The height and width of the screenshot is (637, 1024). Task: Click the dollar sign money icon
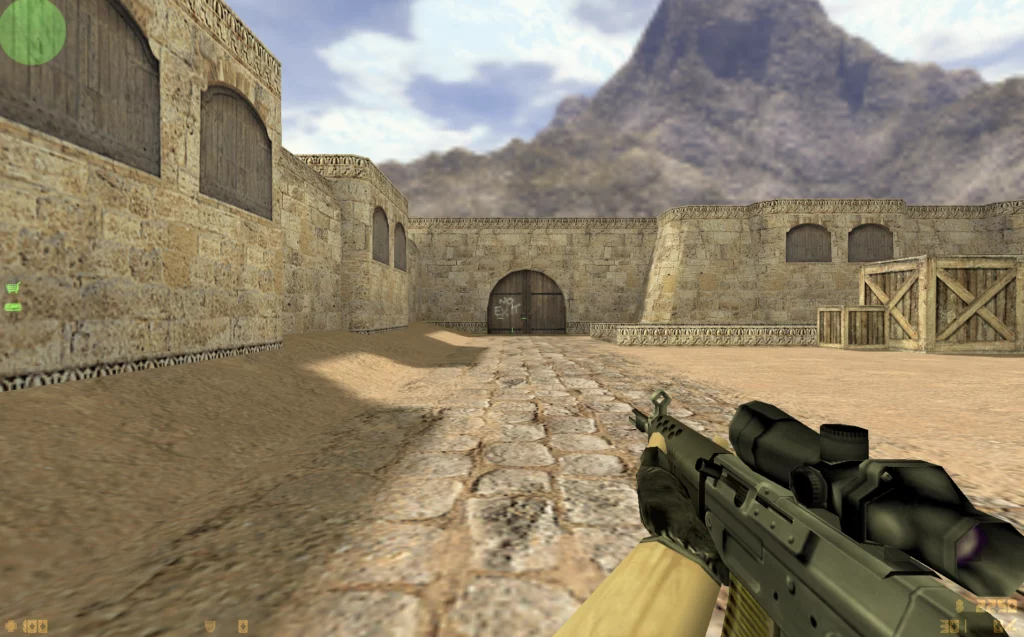(961, 606)
